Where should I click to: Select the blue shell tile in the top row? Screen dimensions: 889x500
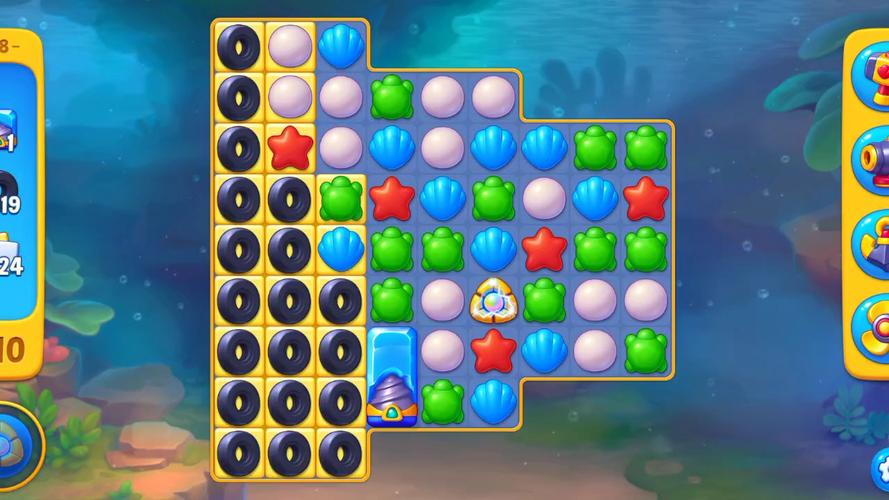[341, 45]
